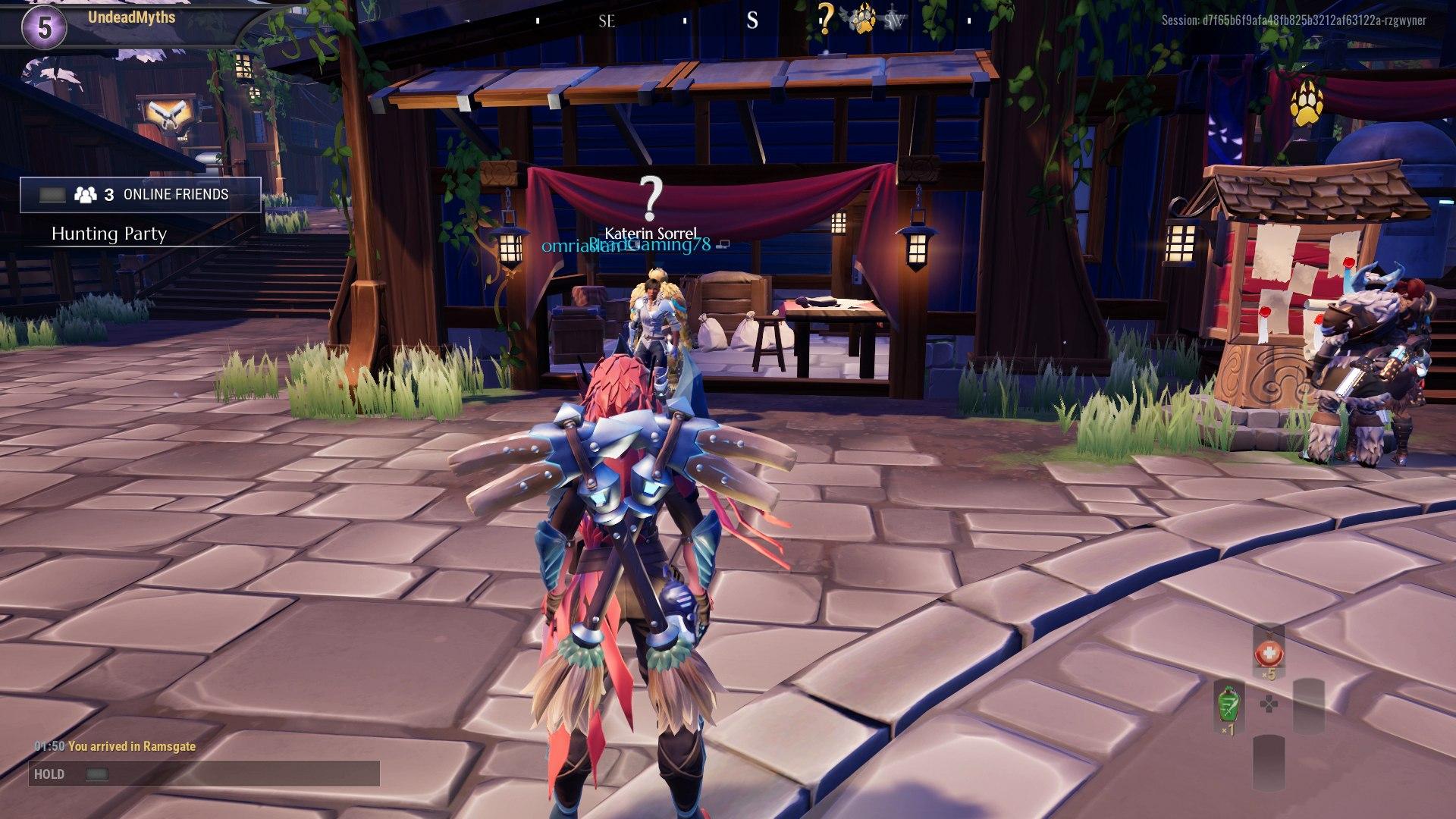The width and height of the screenshot is (1456, 819).
Task: Click the platform icon beside BlamGaming78's name
Action: (x=722, y=244)
